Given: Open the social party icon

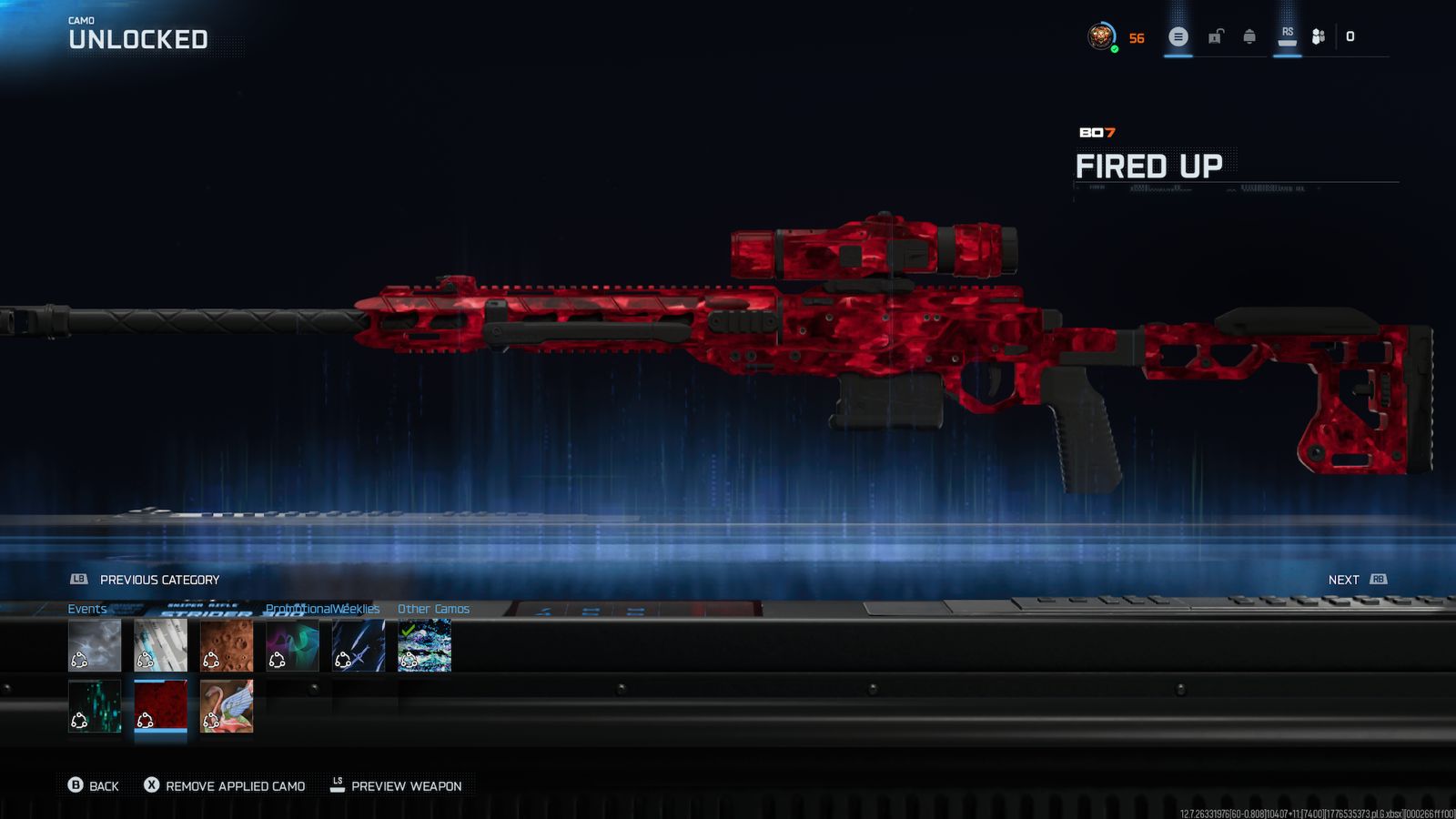Looking at the screenshot, I should [1318, 37].
